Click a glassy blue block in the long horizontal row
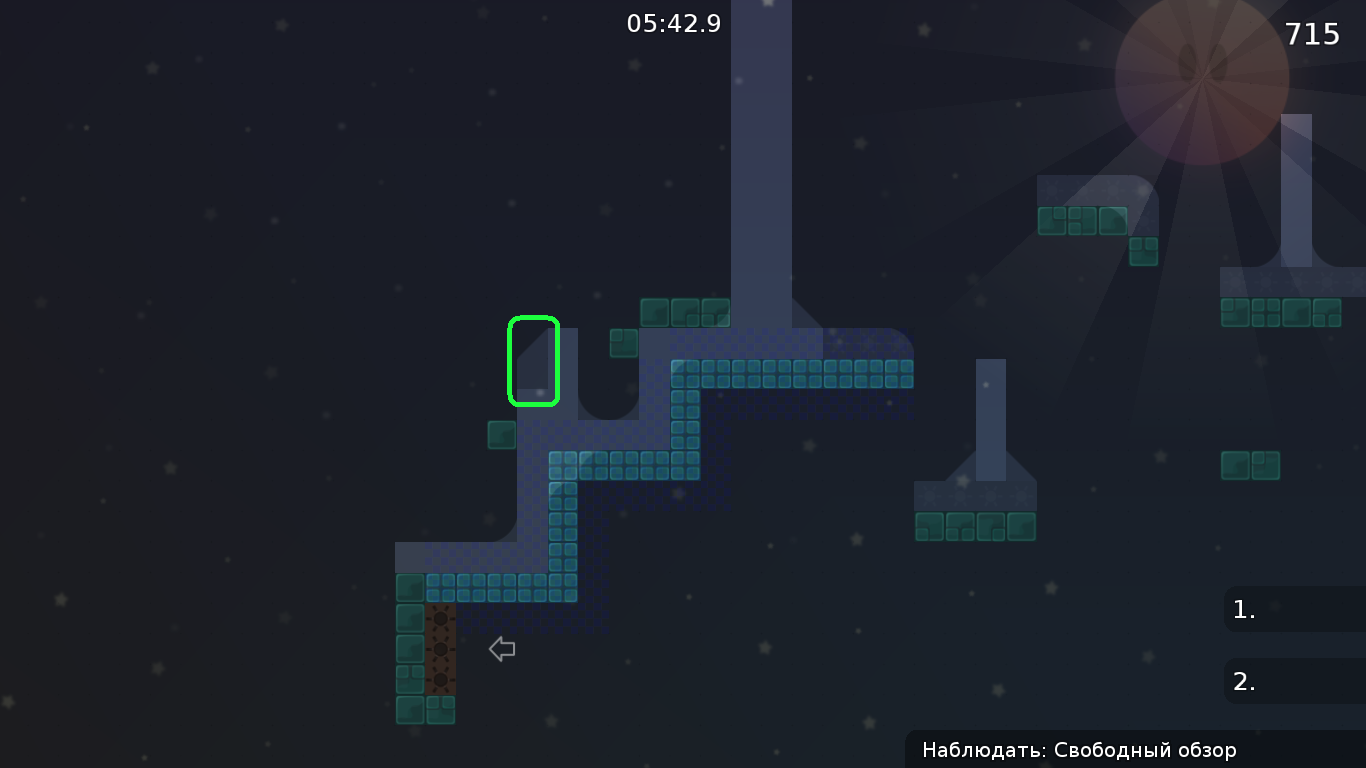The width and height of the screenshot is (1366, 768). tap(790, 374)
